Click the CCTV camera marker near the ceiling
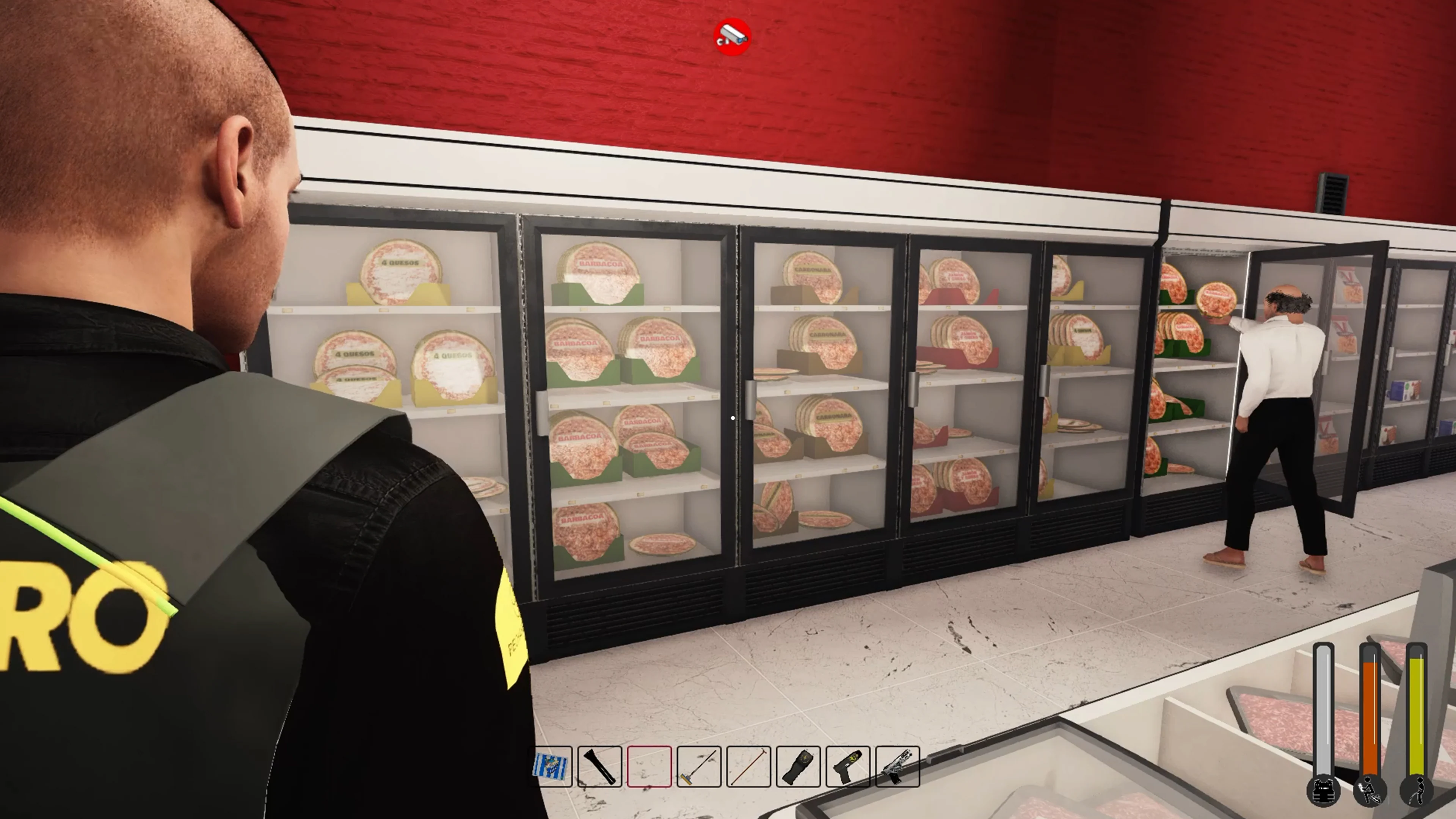 tap(732, 36)
